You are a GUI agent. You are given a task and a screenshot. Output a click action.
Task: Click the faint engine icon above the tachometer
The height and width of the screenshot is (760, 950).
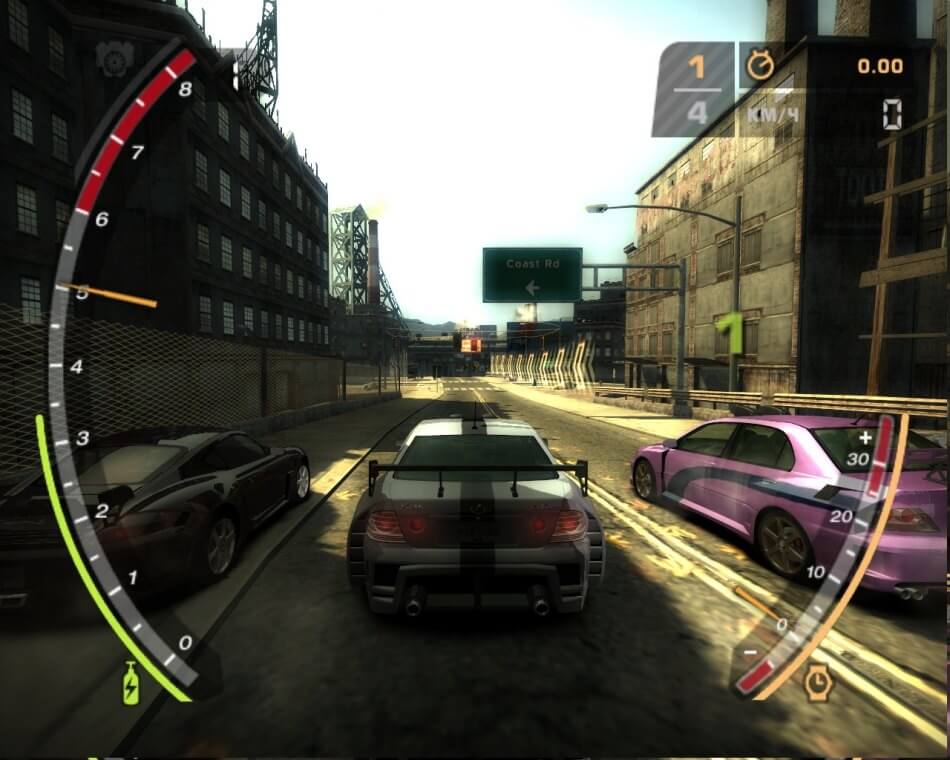tap(114, 59)
